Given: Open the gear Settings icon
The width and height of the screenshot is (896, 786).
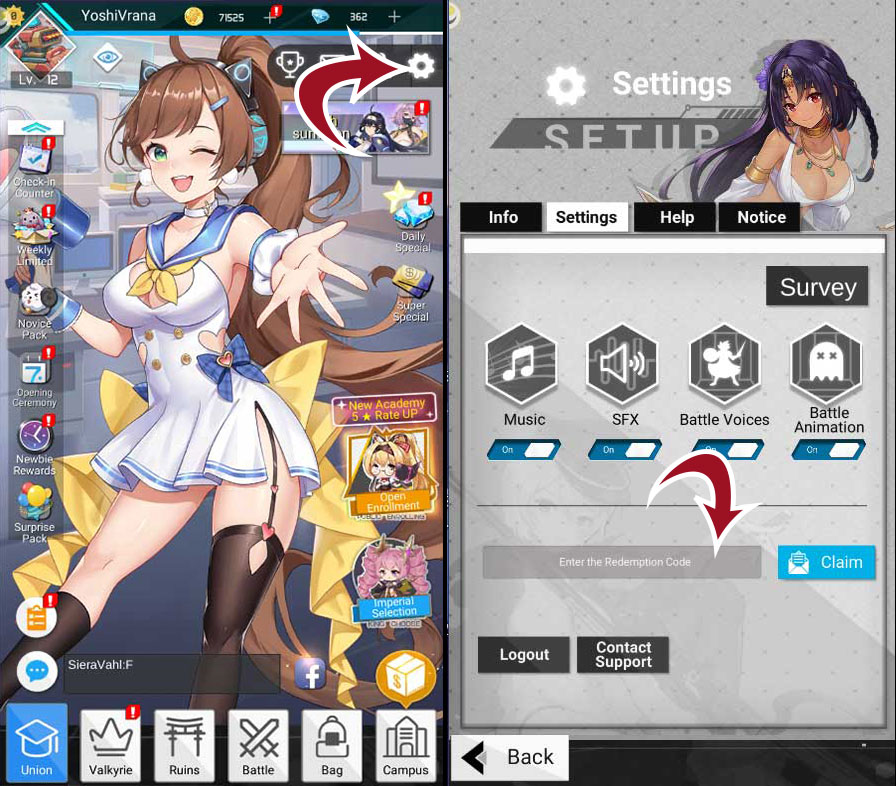Looking at the screenshot, I should pos(421,66).
